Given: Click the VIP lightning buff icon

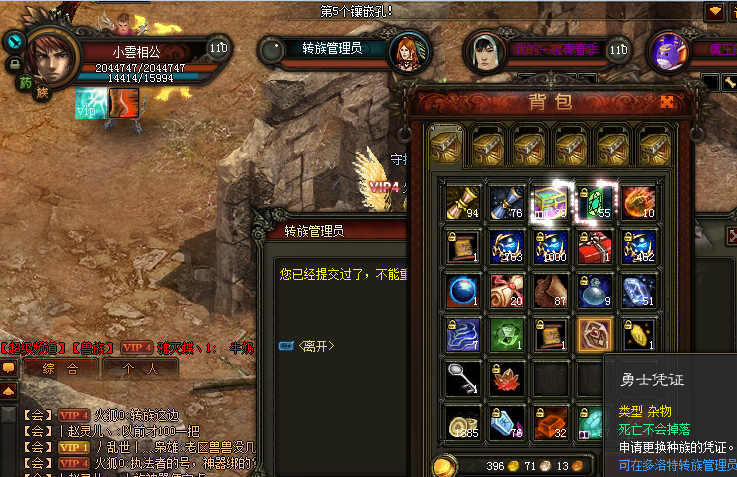Looking at the screenshot, I should click(91, 102).
